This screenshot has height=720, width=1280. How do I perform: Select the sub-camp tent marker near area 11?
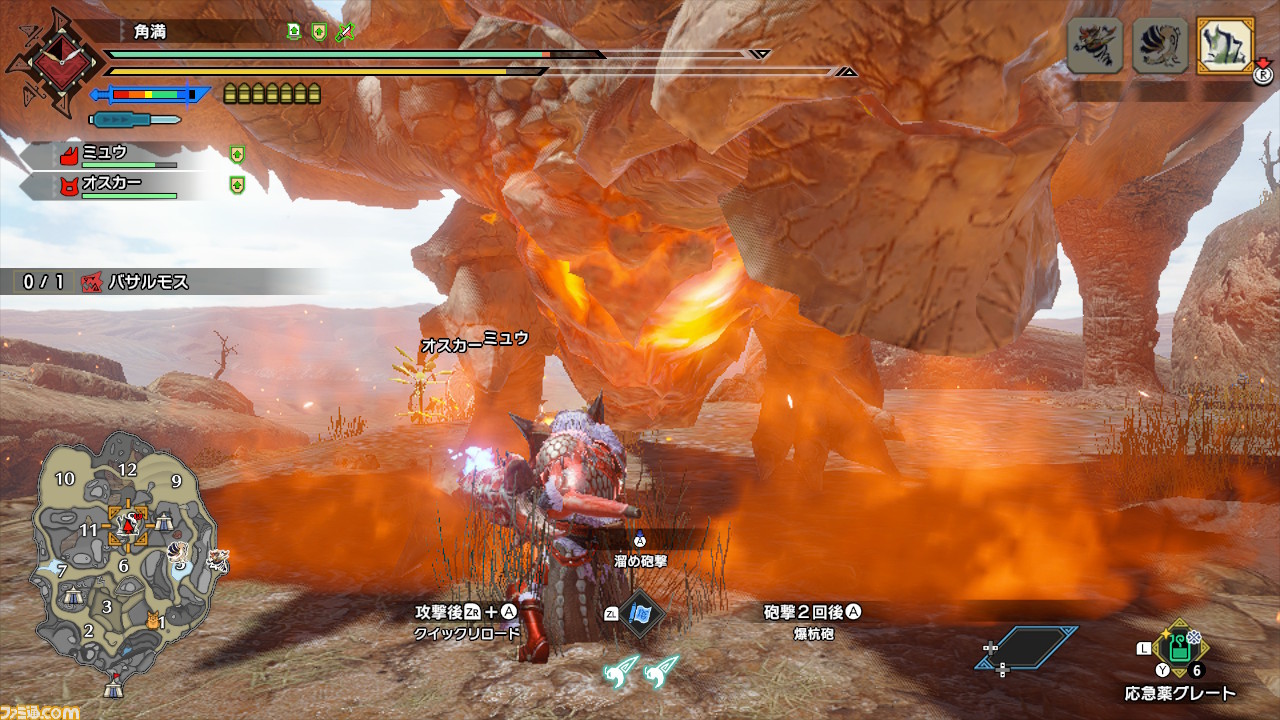(162, 521)
